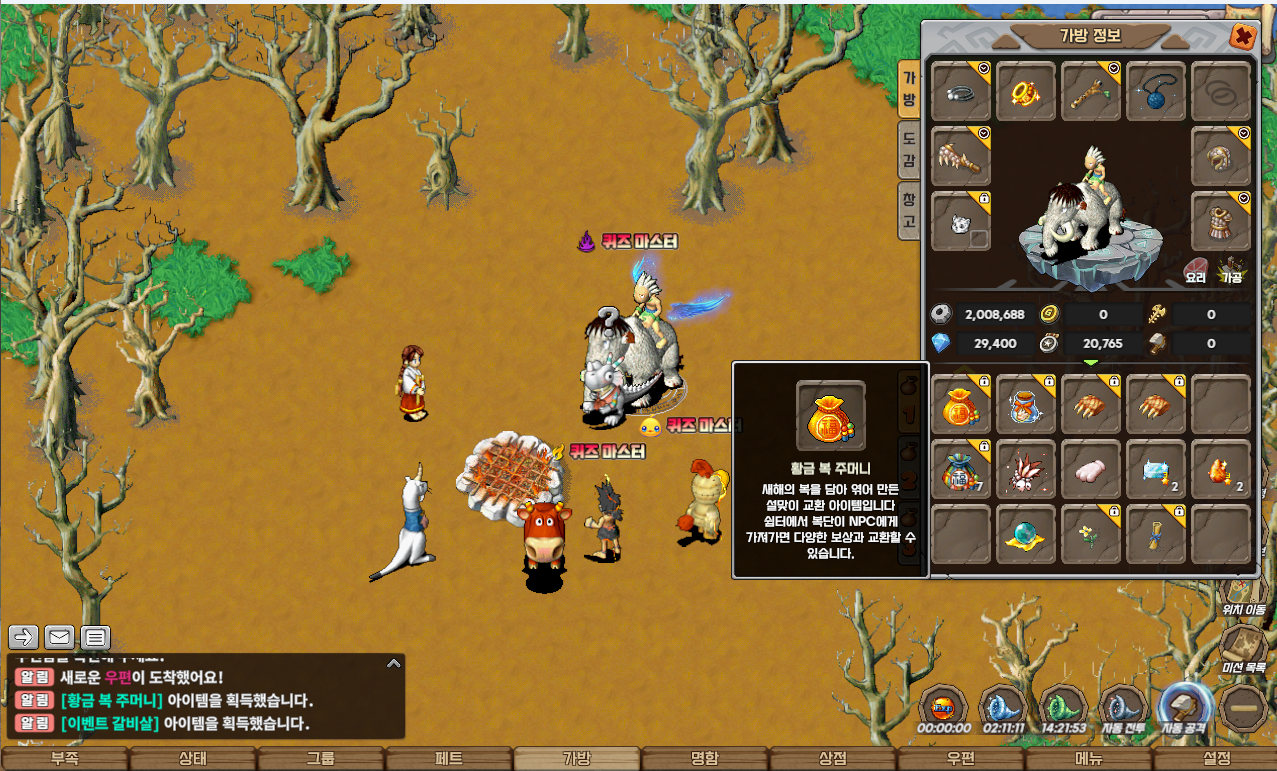This screenshot has height=771, width=1277.
Task: Open the 우편 mail menu
Action: tap(960, 759)
